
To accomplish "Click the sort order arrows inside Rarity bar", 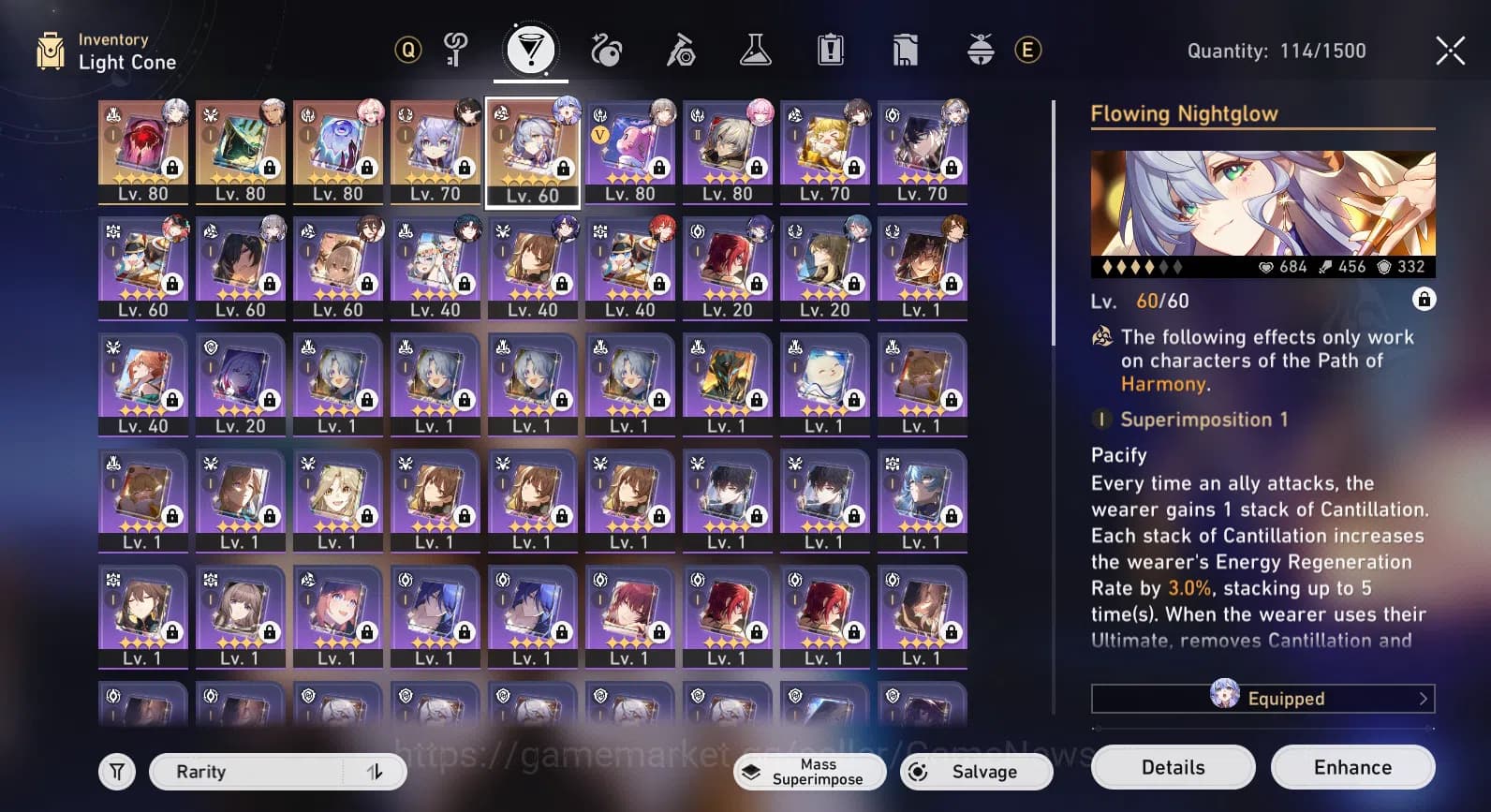I will (x=375, y=771).
